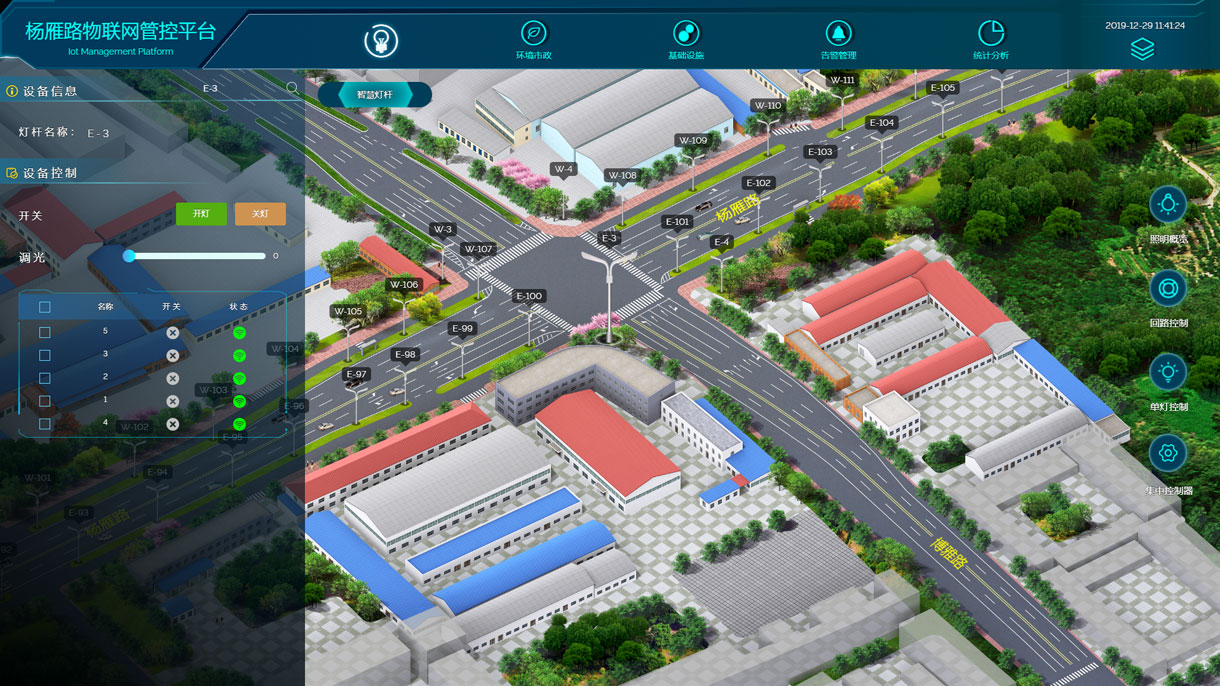Turn on the lamp with 开灯
Screen dimensions: 1220x686
pos(201,214)
